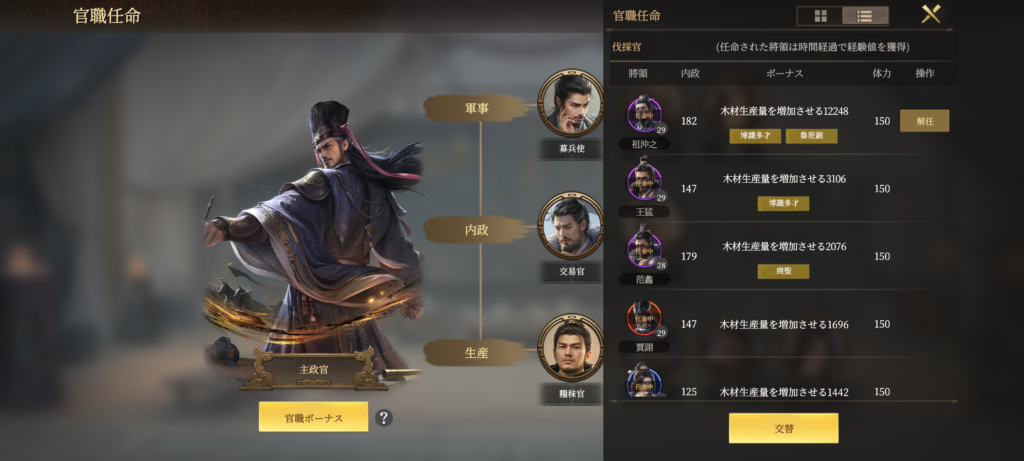The width and height of the screenshot is (1024, 461).
Task: Close the 官職任命 panel with crossed swords
Action: (931, 14)
